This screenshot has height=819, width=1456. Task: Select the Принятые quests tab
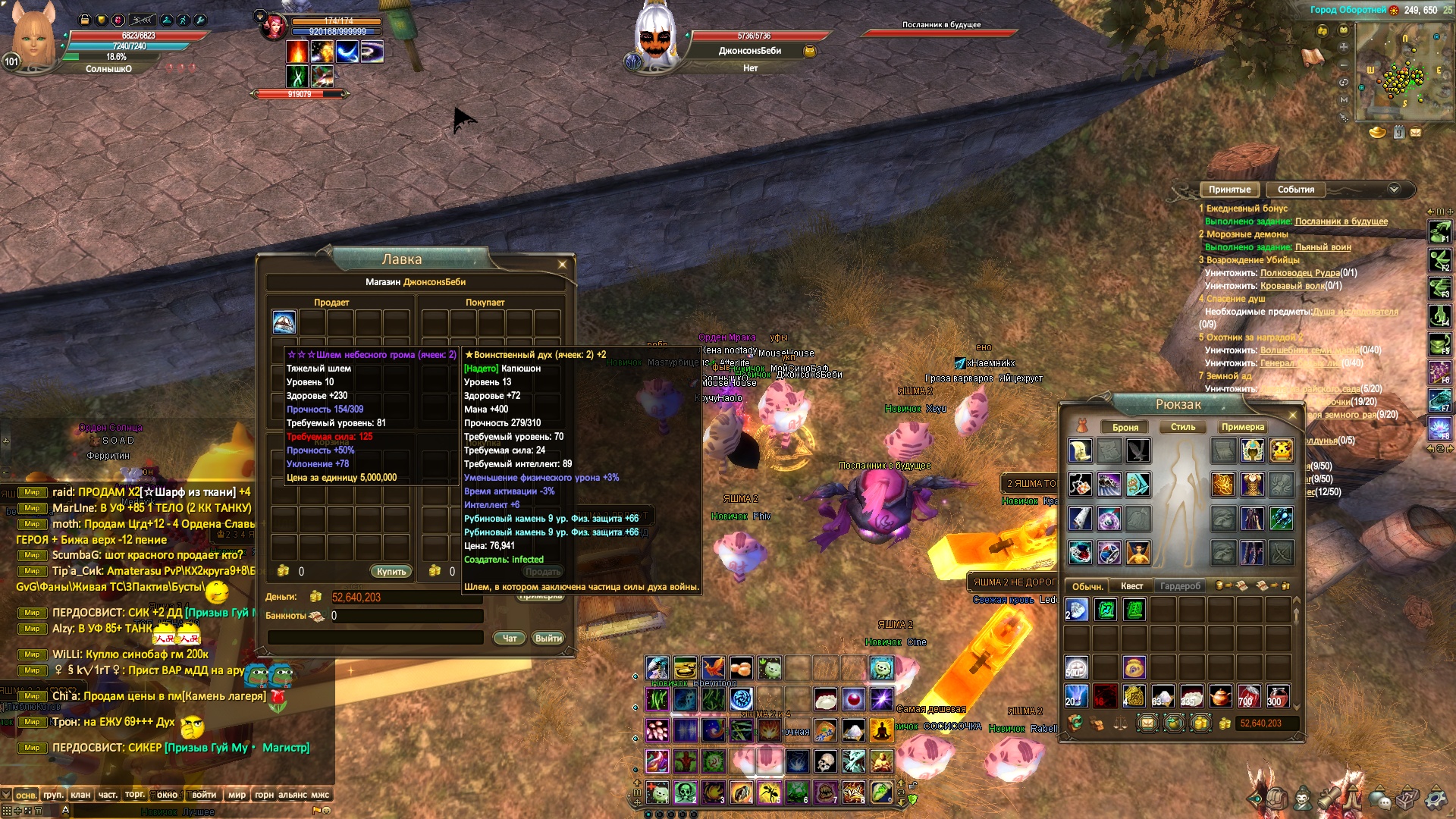[1229, 190]
